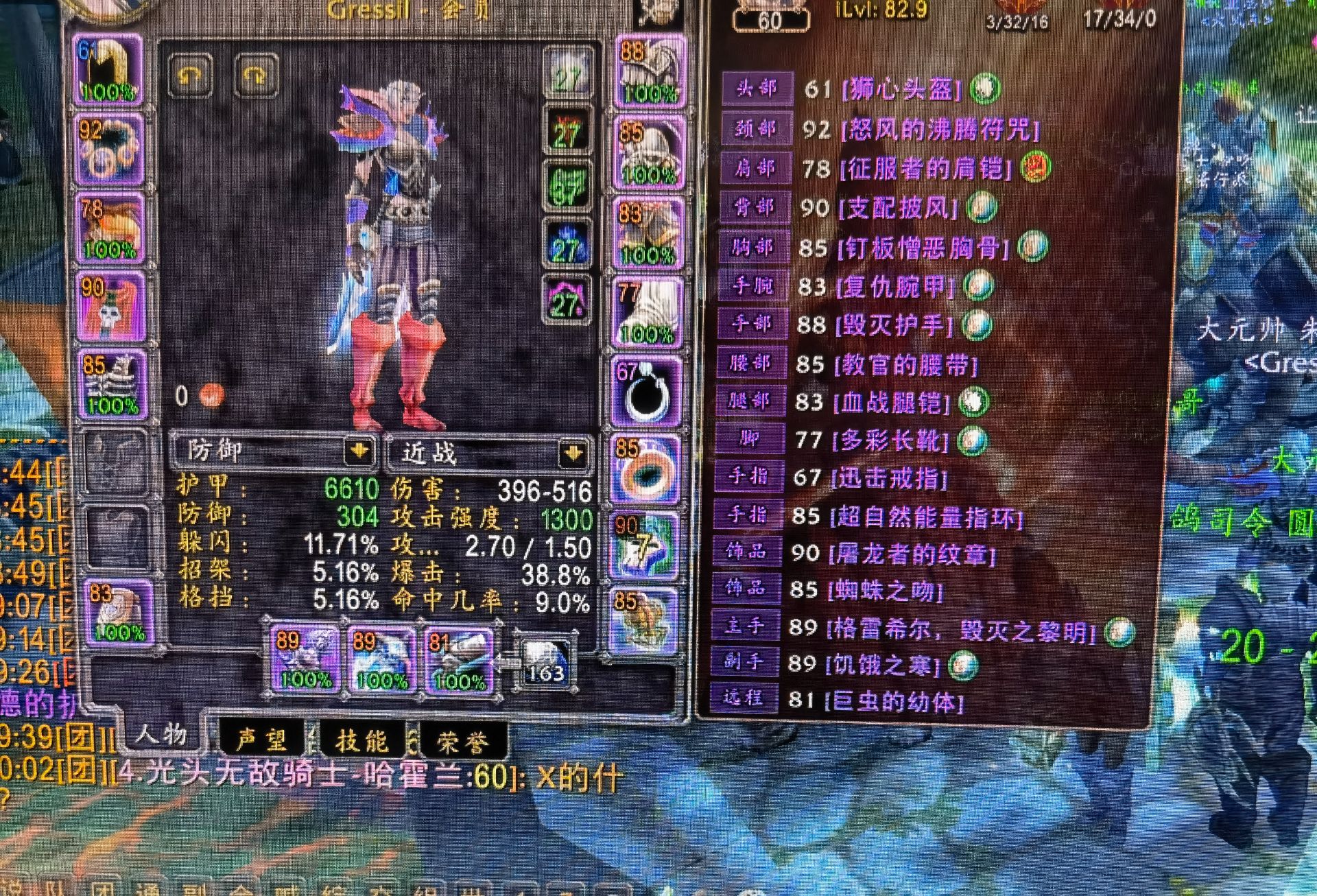1317x896 pixels.
Task: Click the 人物 character tab
Action: 161,735
